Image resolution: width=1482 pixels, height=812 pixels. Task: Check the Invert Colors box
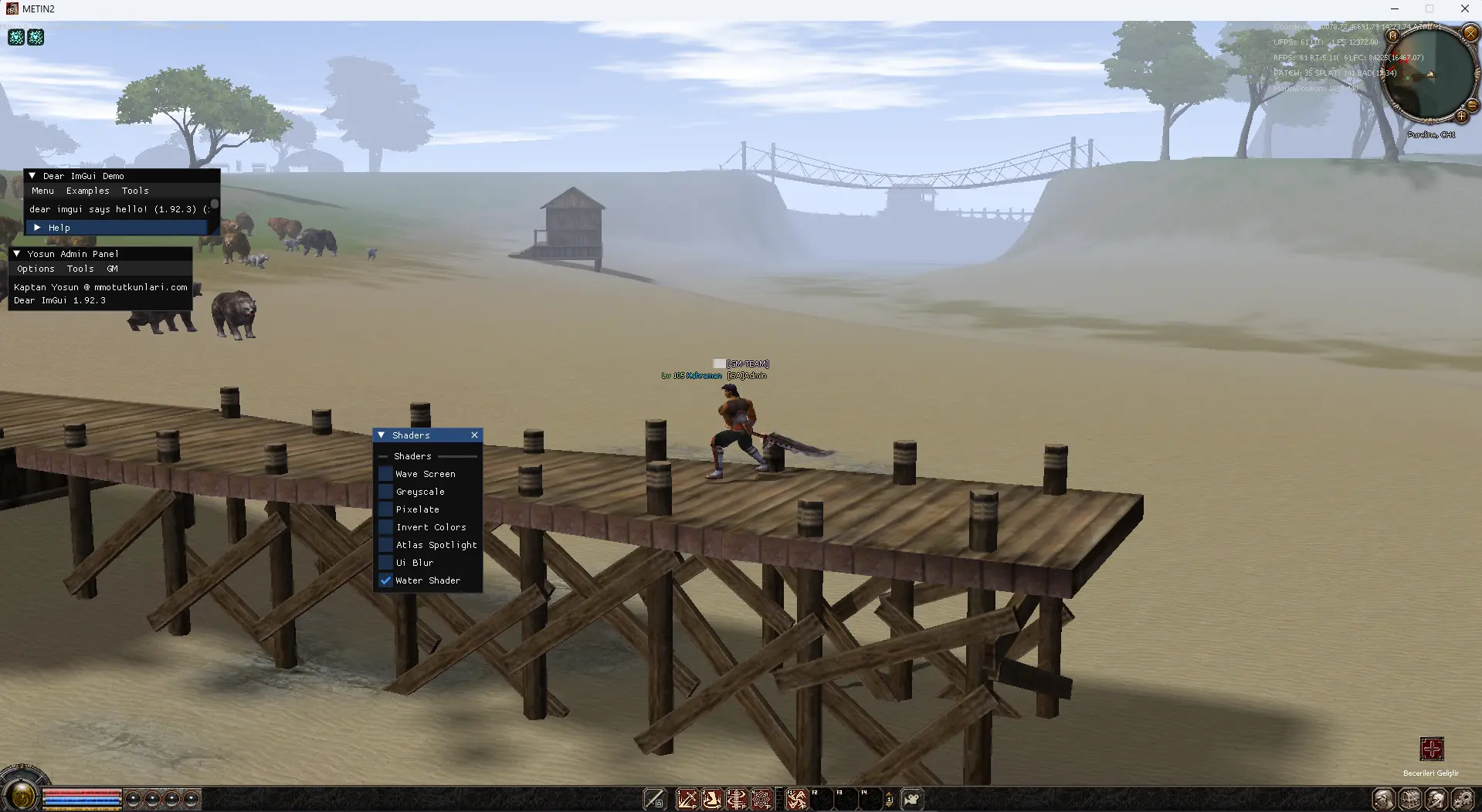coord(385,527)
